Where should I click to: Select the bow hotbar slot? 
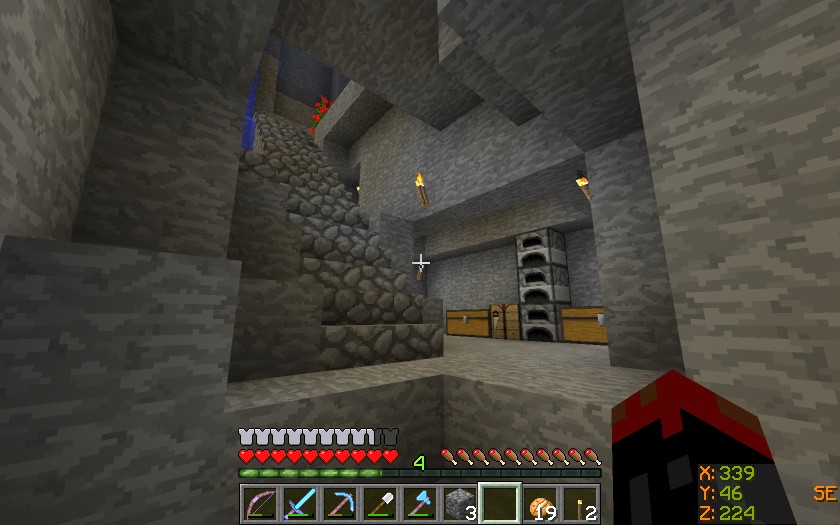pos(260,503)
